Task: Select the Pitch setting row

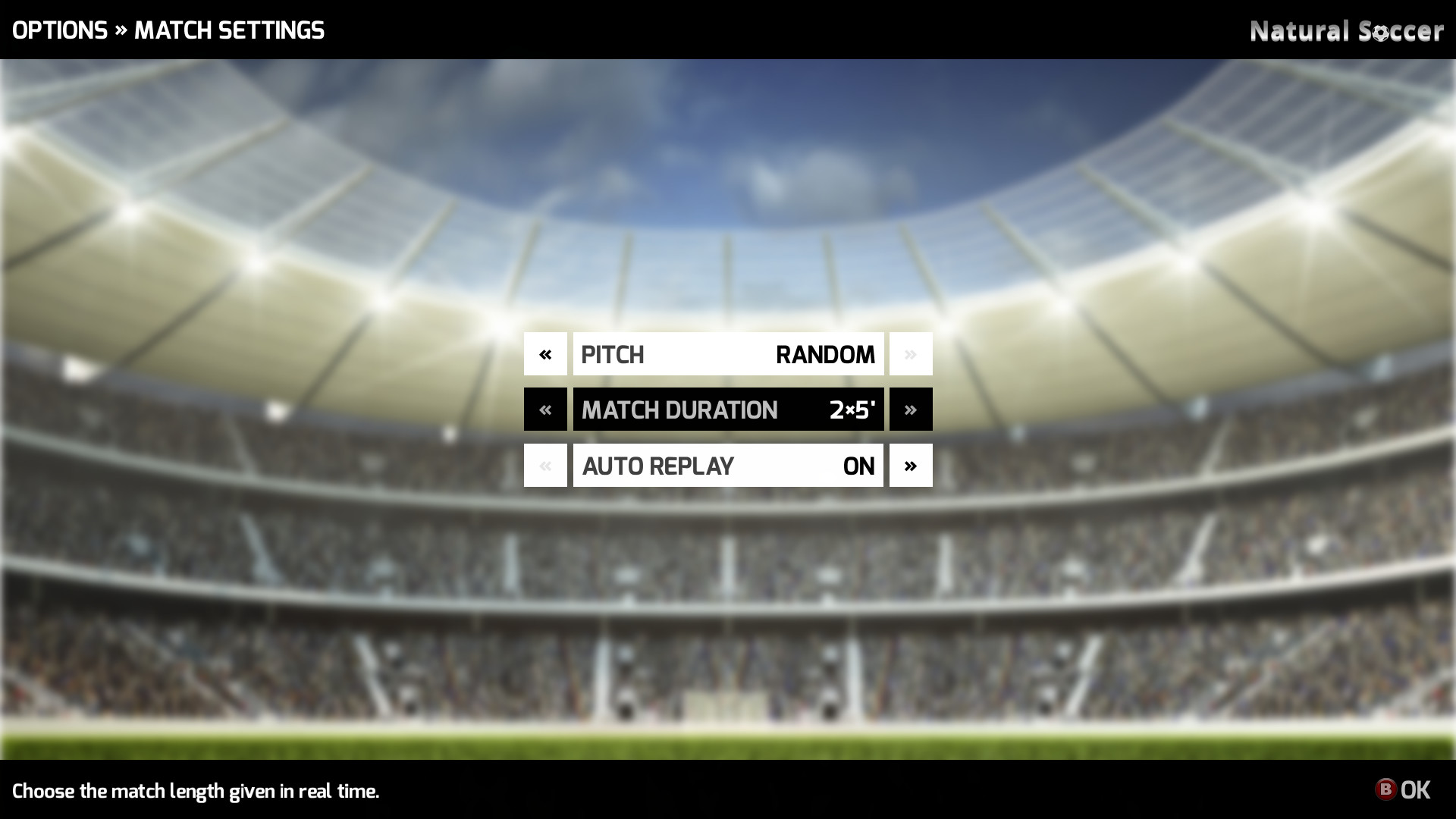Action: tap(728, 354)
